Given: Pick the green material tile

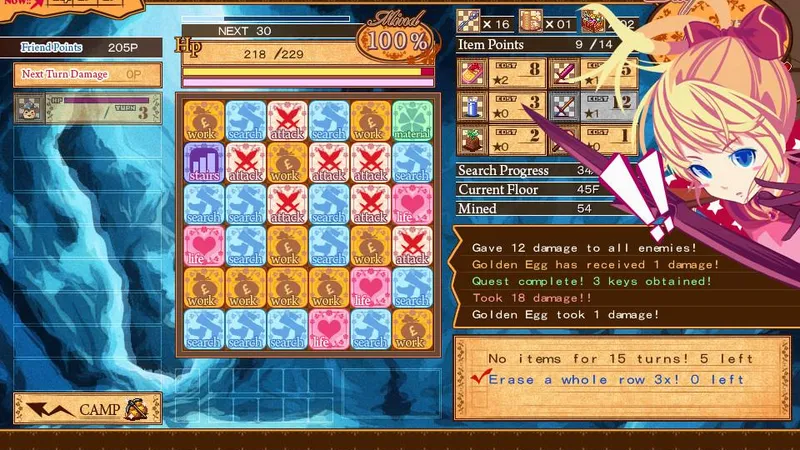Looking at the screenshot, I should click(x=411, y=120).
